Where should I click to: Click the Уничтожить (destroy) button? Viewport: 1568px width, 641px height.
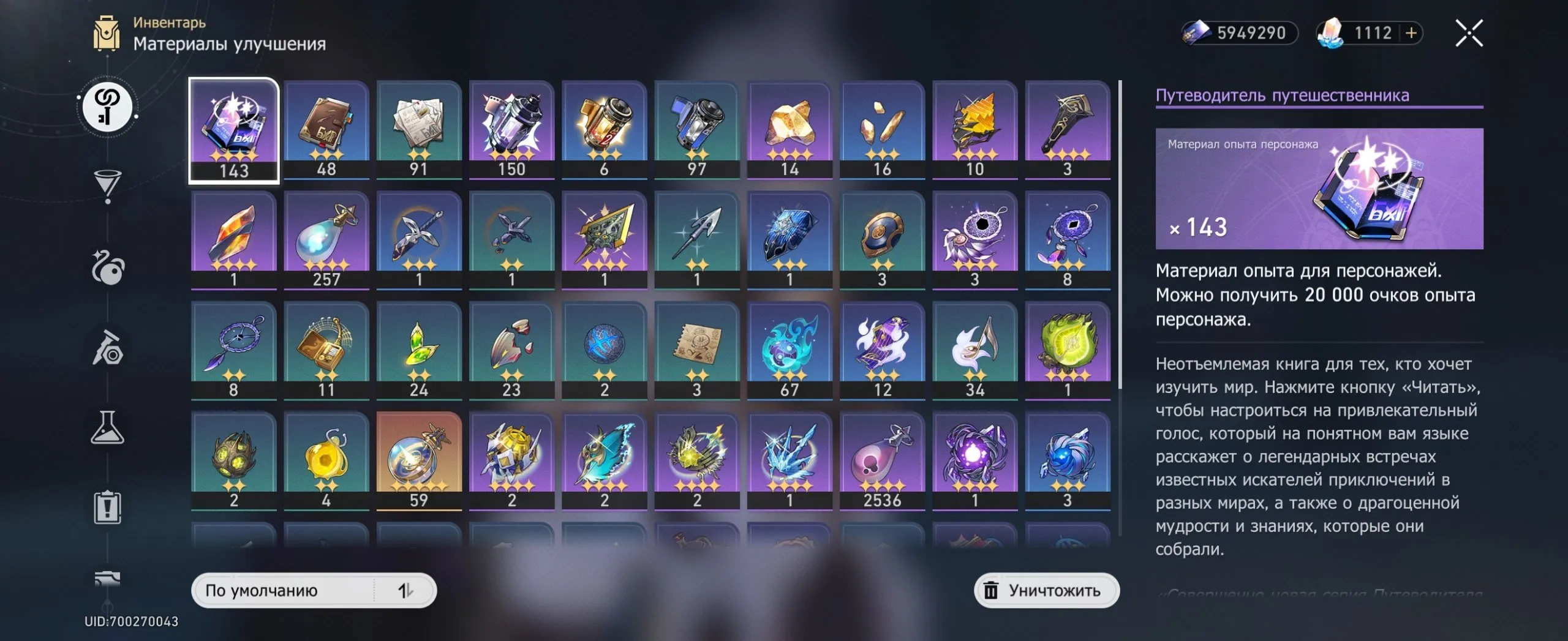click(1046, 590)
